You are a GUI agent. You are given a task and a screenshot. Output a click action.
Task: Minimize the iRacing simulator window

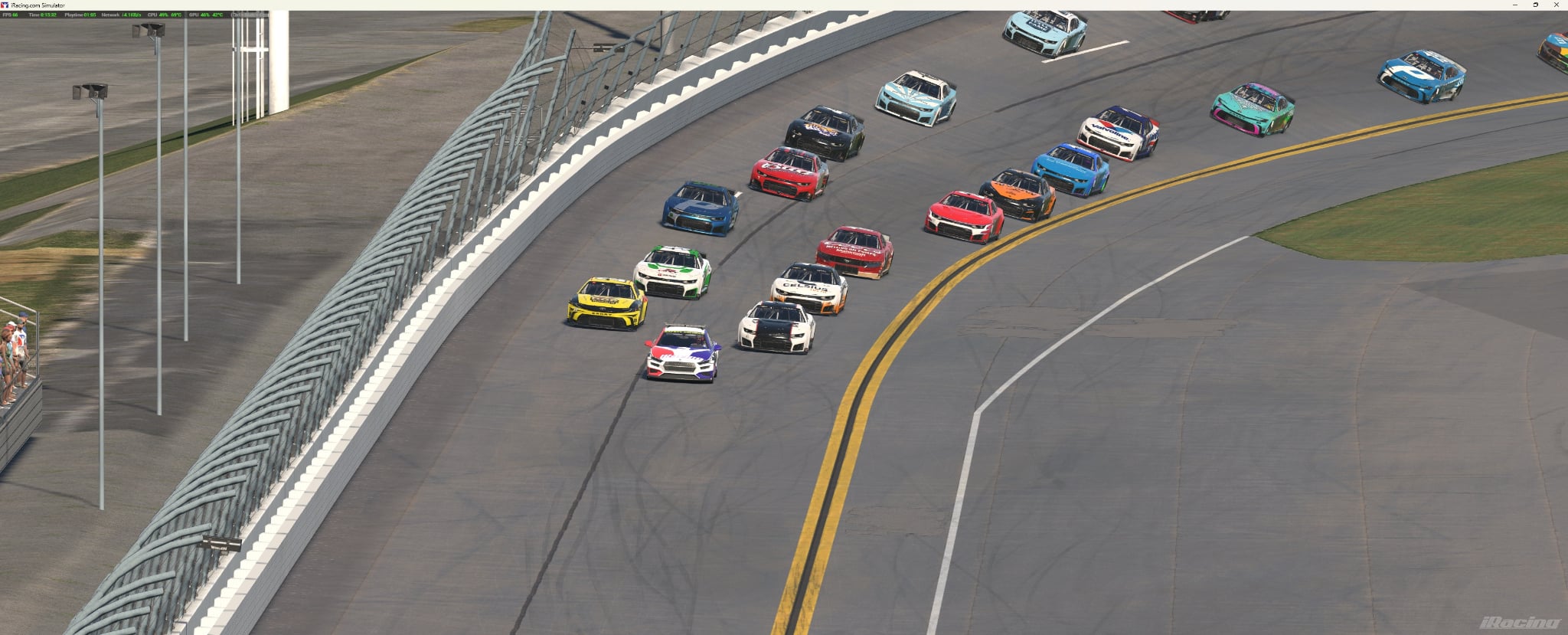click(1514, 5)
